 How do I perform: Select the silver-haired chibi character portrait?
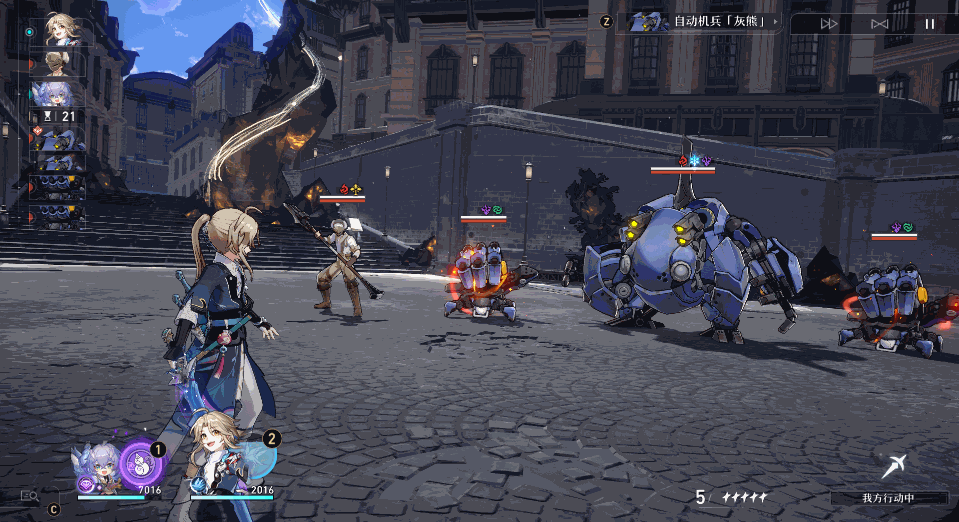pos(97,467)
